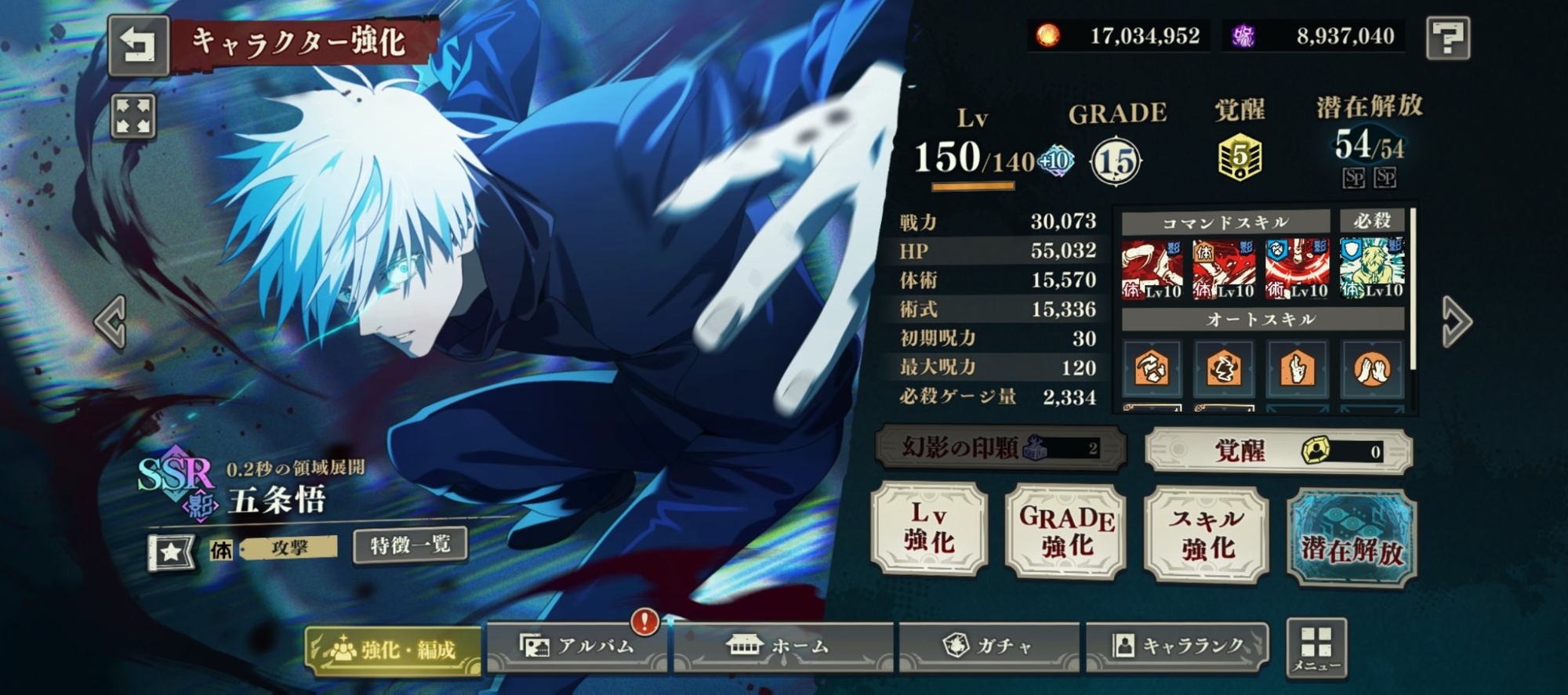The width and height of the screenshot is (1568, 695).
Task: Open Lv強化 level enhancement
Action: [930, 530]
